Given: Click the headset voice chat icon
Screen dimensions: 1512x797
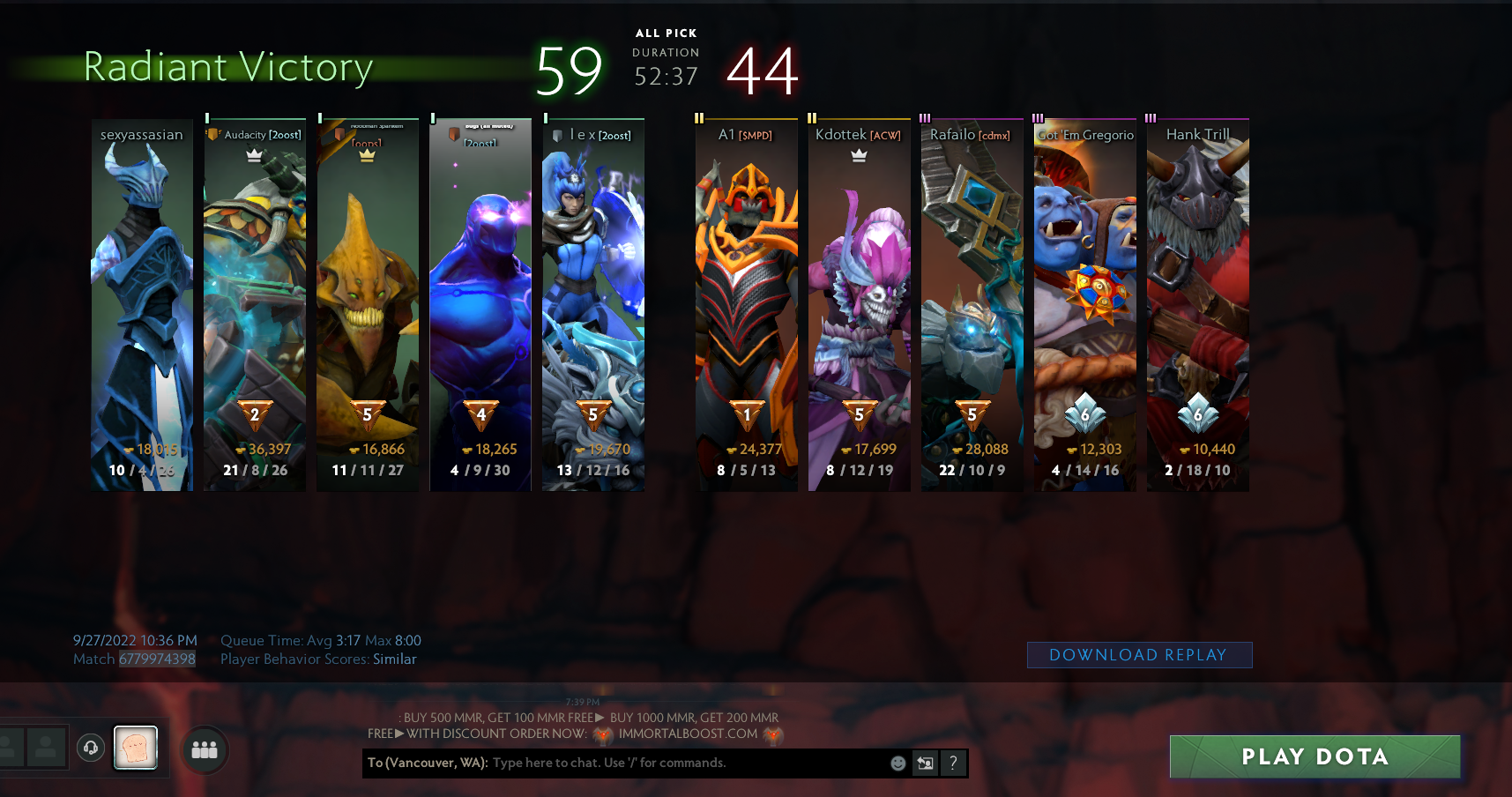Looking at the screenshot, I should coord(91,749).
